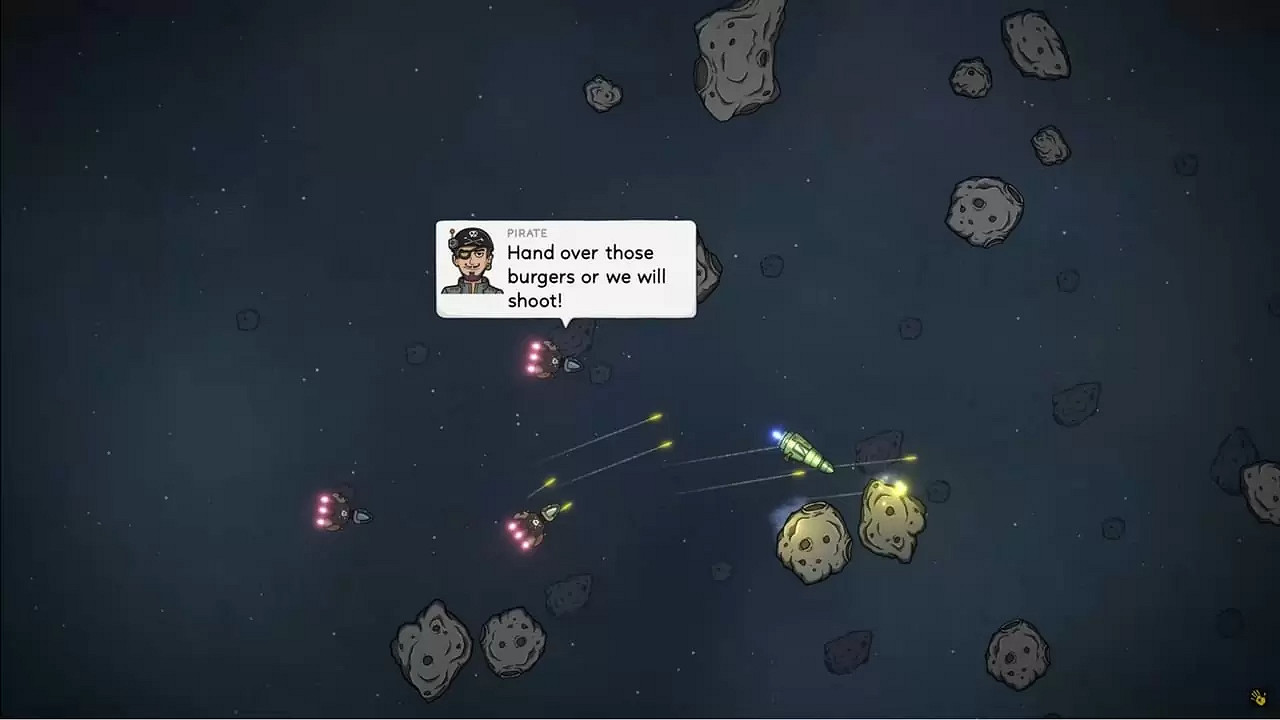Click the large yellow asteroid below the green ship
Image resolution: width=1280 pixels, height=720 pixels.
point(812,545)
